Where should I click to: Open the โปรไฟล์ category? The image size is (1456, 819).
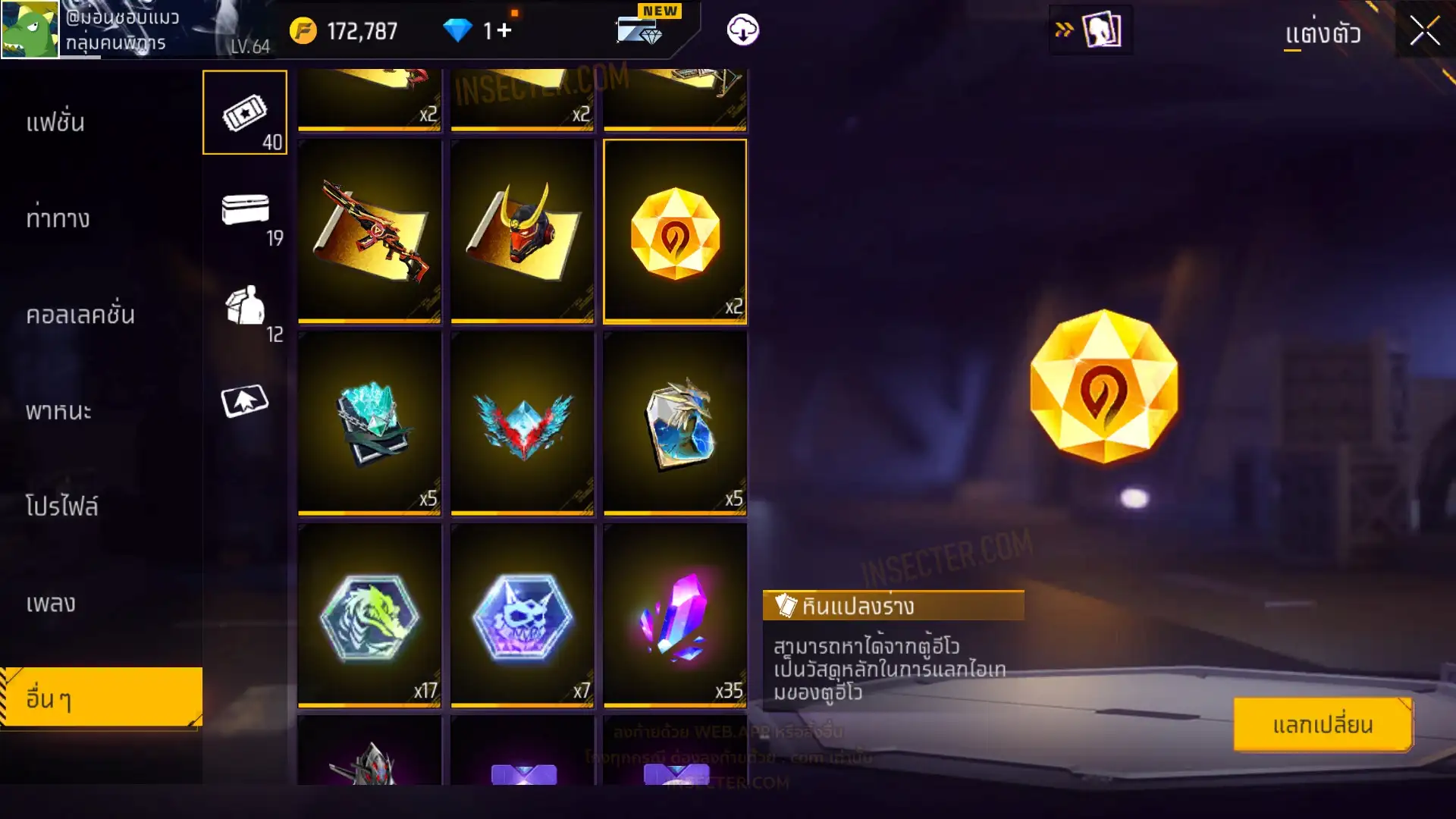tap(62, 507)
